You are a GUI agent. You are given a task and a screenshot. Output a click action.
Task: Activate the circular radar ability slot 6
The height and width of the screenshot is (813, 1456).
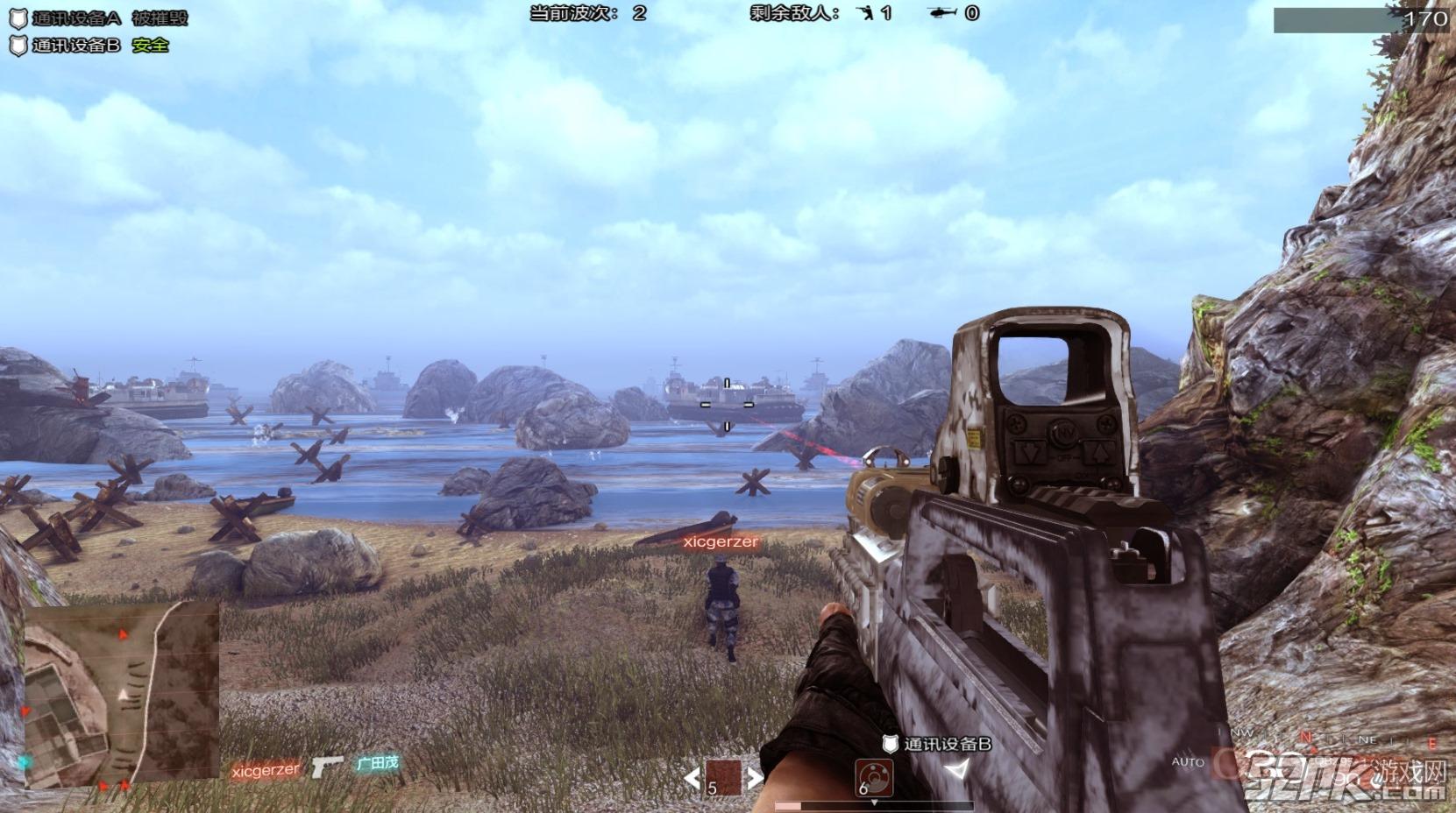[873, 776]
